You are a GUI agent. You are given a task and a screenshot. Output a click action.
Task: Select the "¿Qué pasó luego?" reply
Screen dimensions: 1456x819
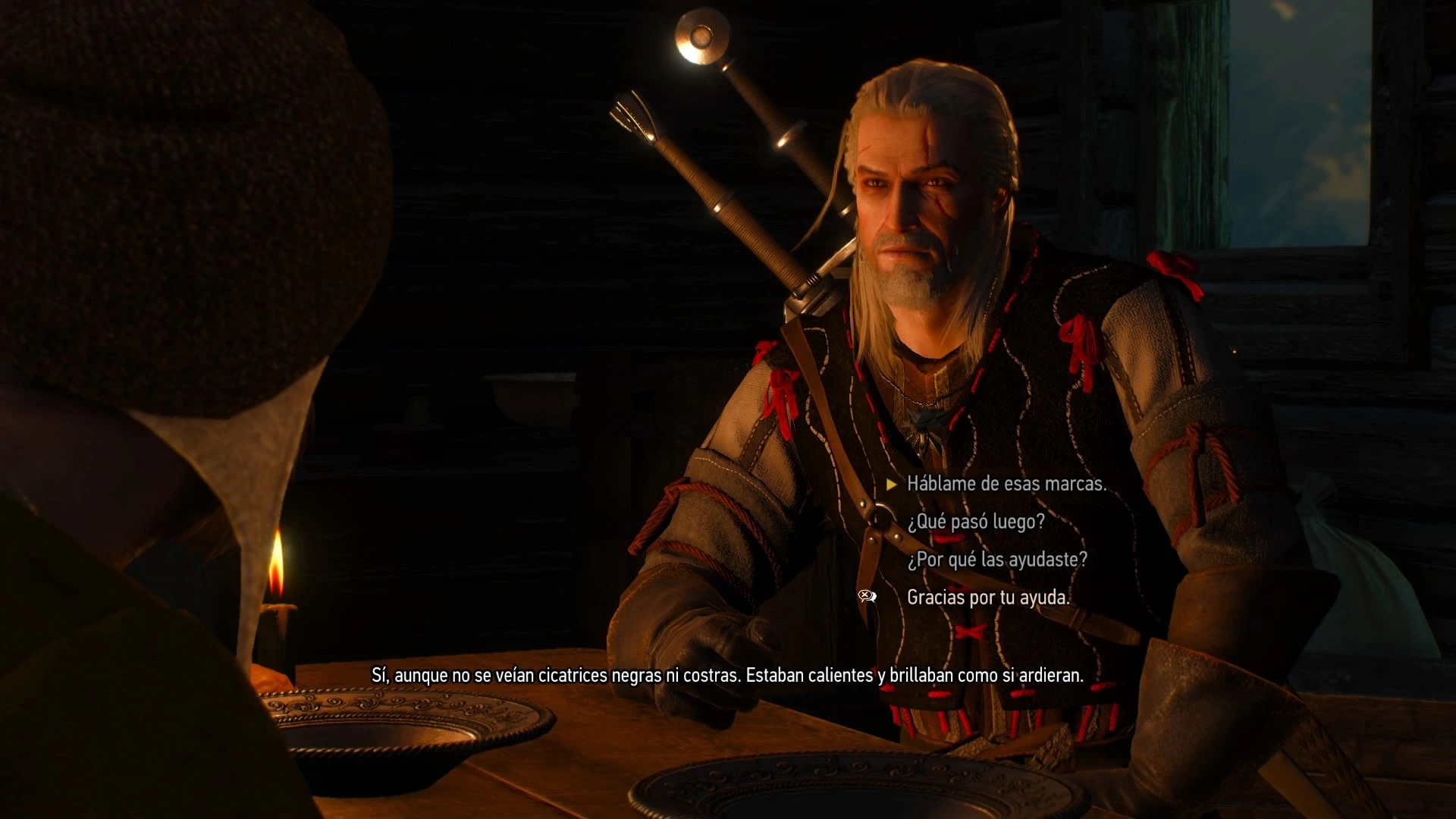(976, 522)
